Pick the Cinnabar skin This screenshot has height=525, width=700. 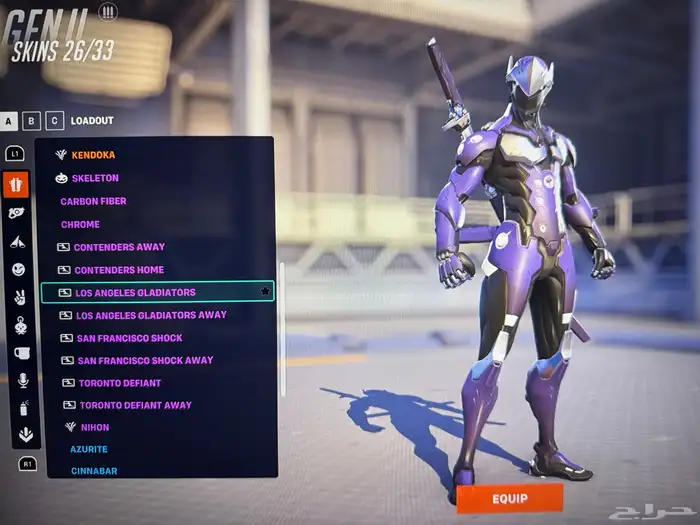(92, 470)
